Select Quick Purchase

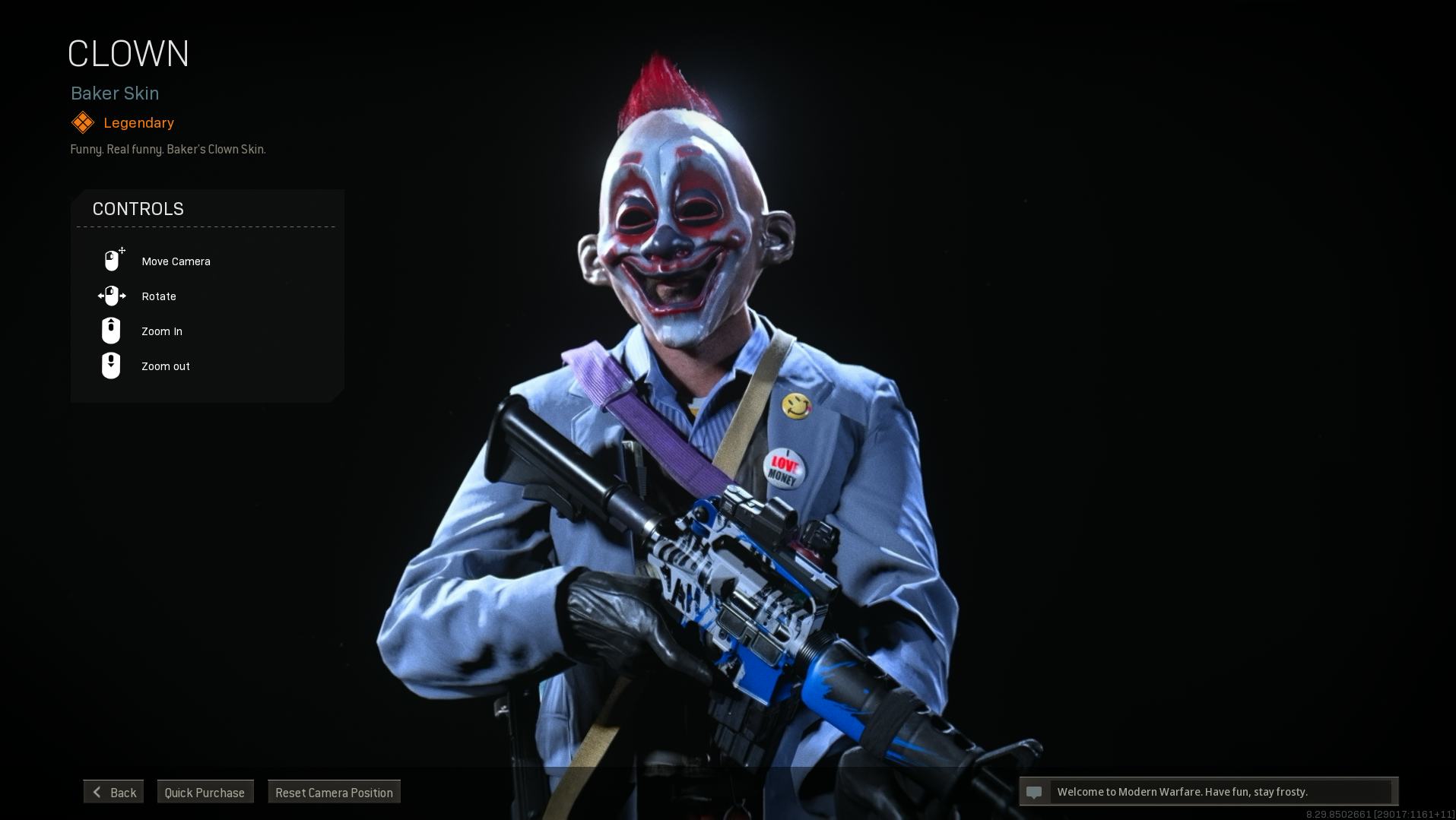tap(205, 792)
